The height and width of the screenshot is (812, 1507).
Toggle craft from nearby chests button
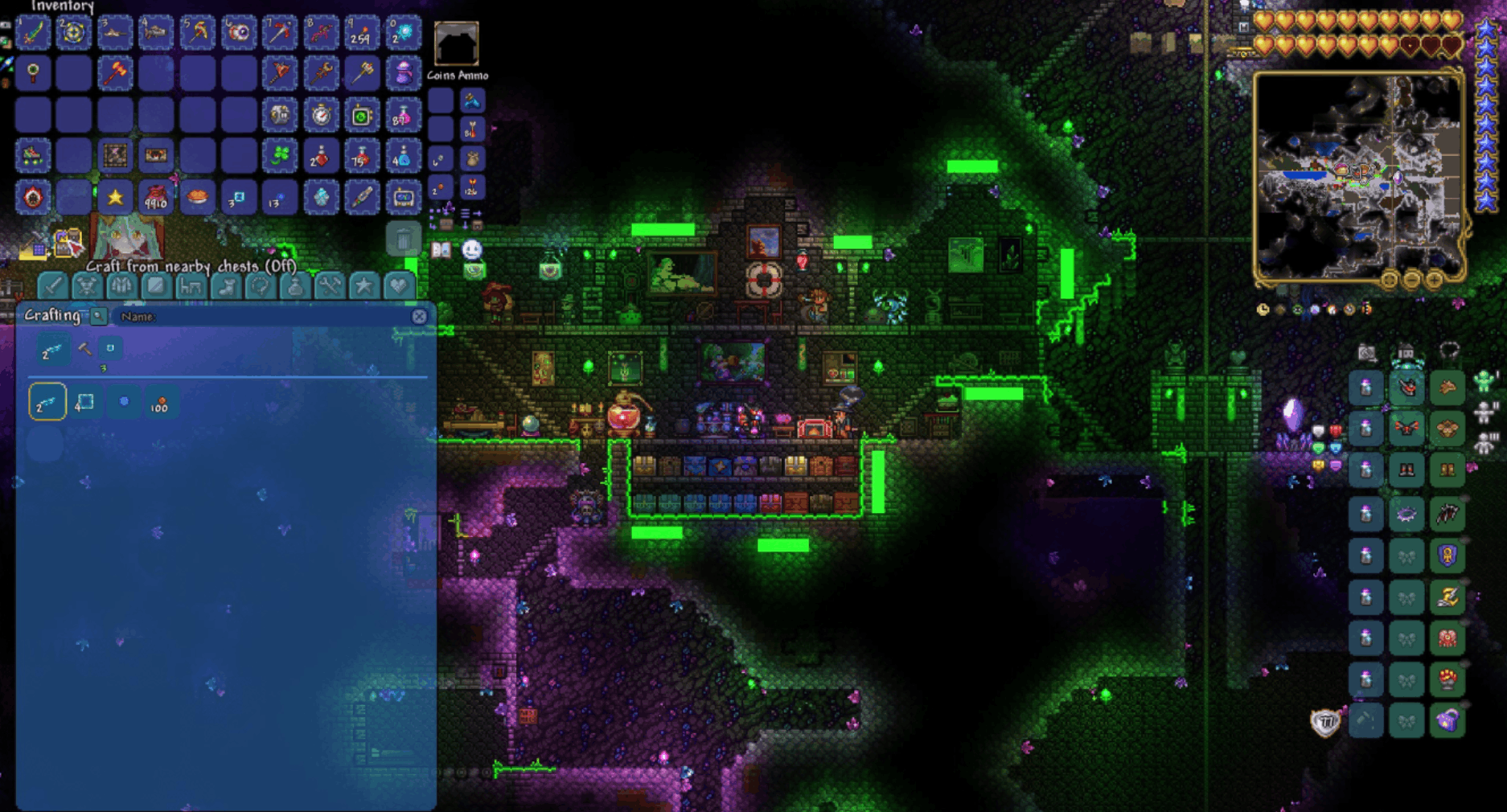(68, 242)
